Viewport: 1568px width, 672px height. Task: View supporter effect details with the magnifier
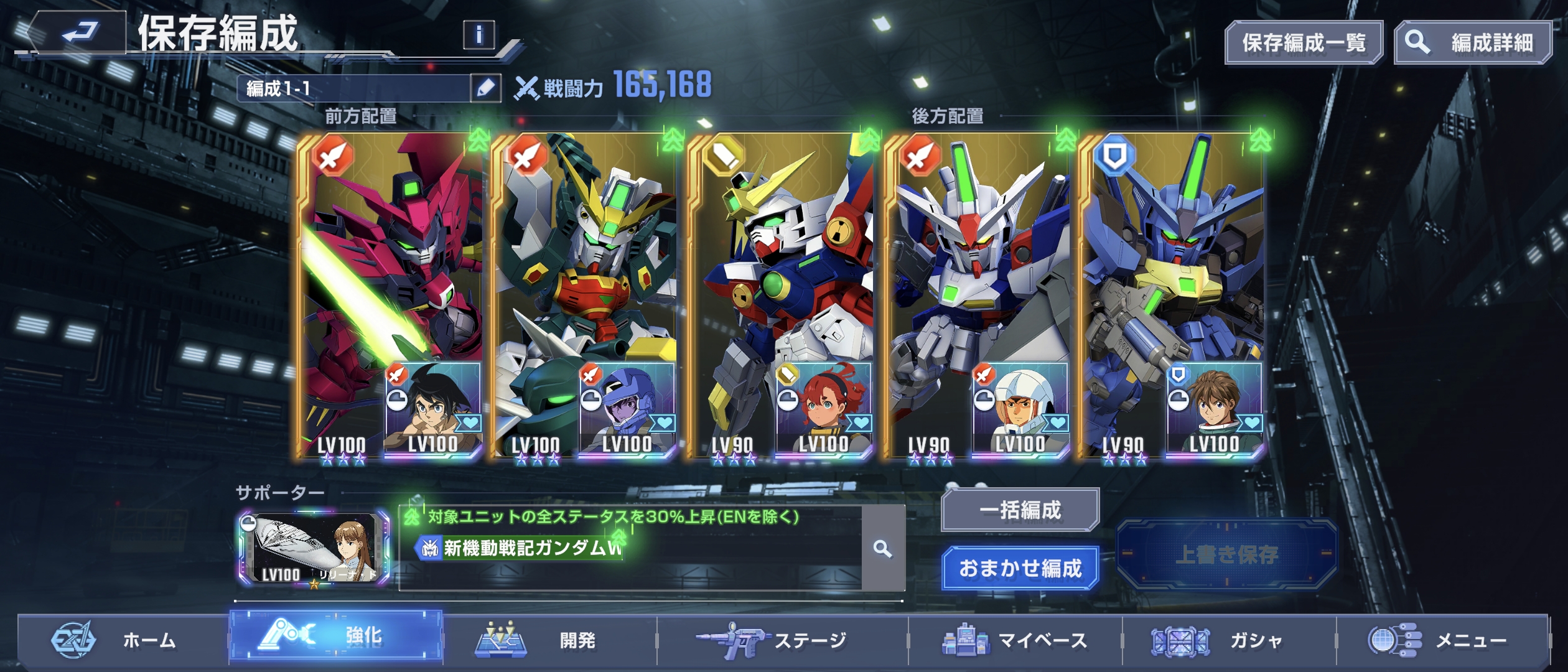(882, 549)
